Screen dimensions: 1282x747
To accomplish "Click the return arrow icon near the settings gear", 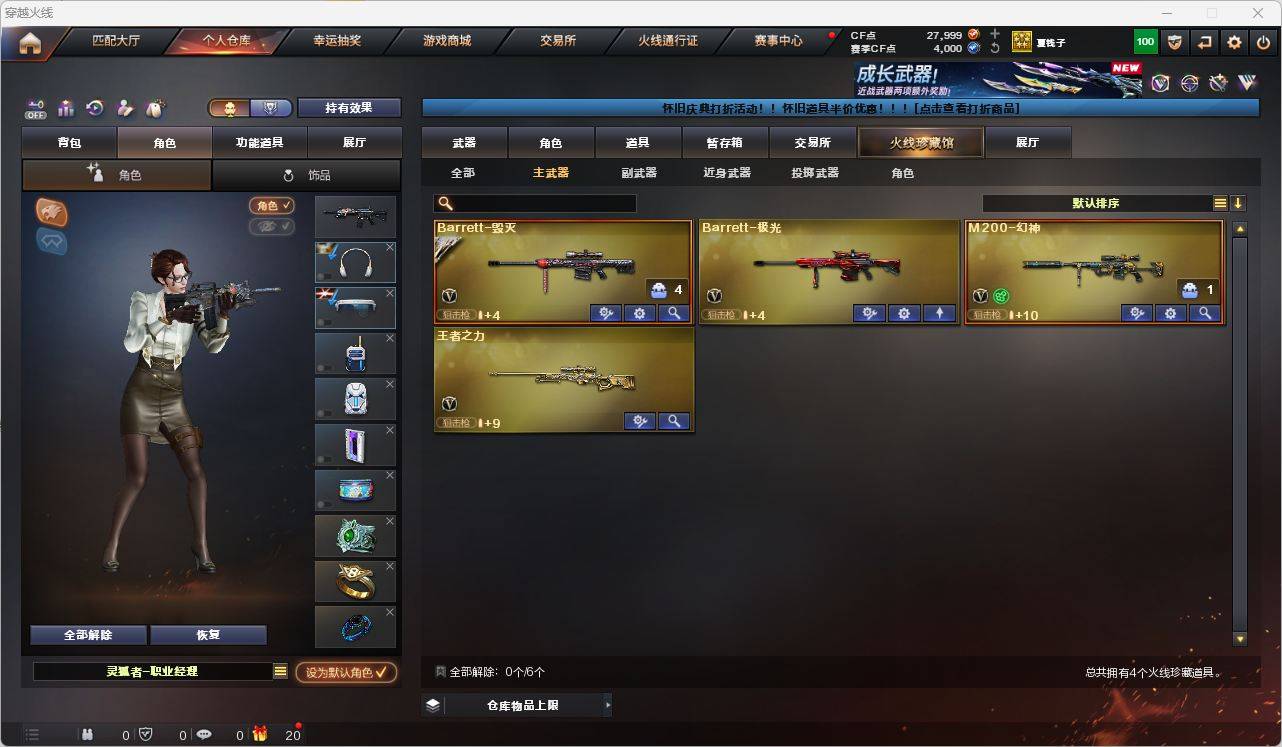I will click(x=1204, y=41).
